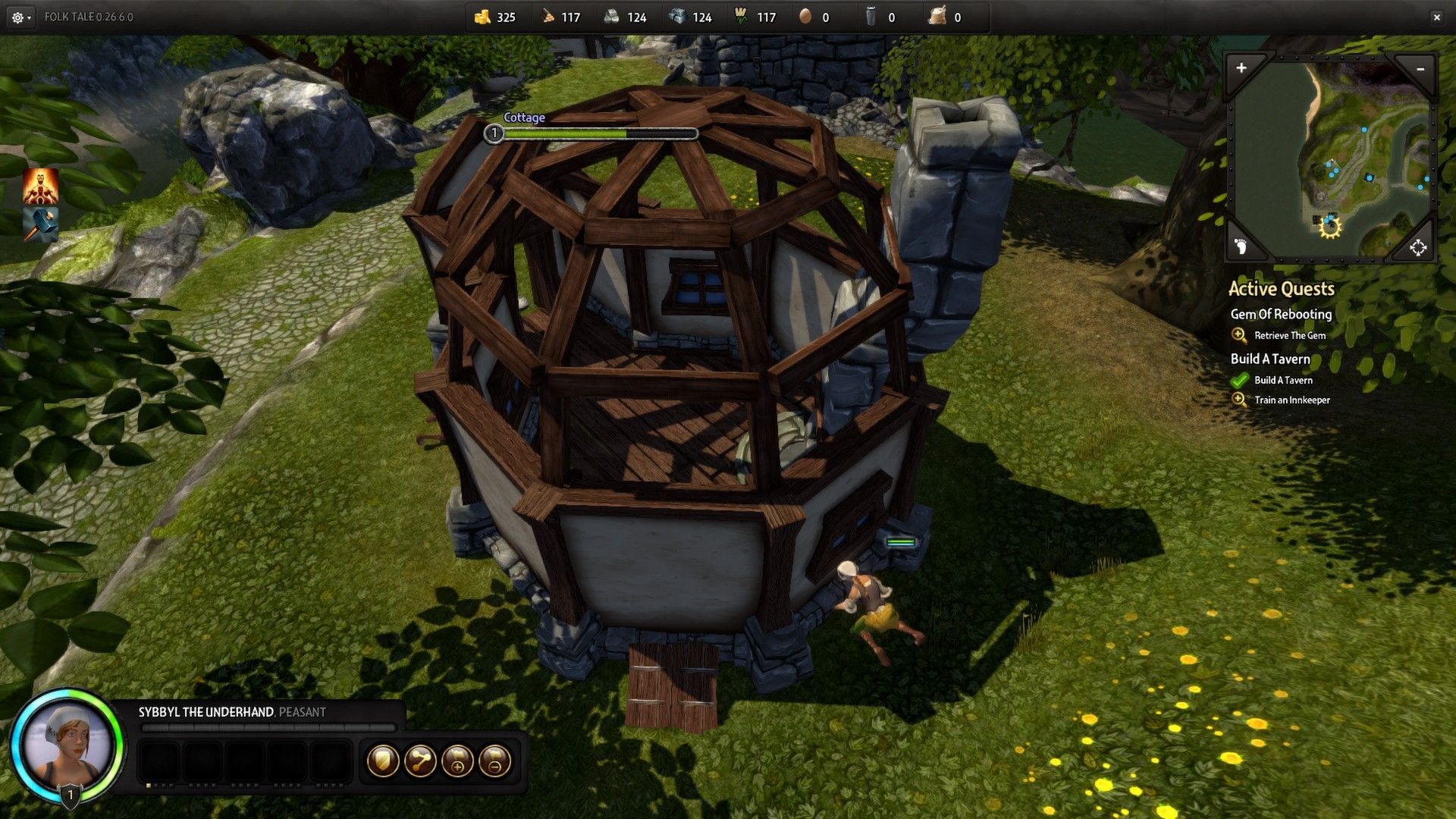The height and width of the screenshot is (819, 1456).
Task: Click the footprint button on the minimap
Action: point(1241,246)
